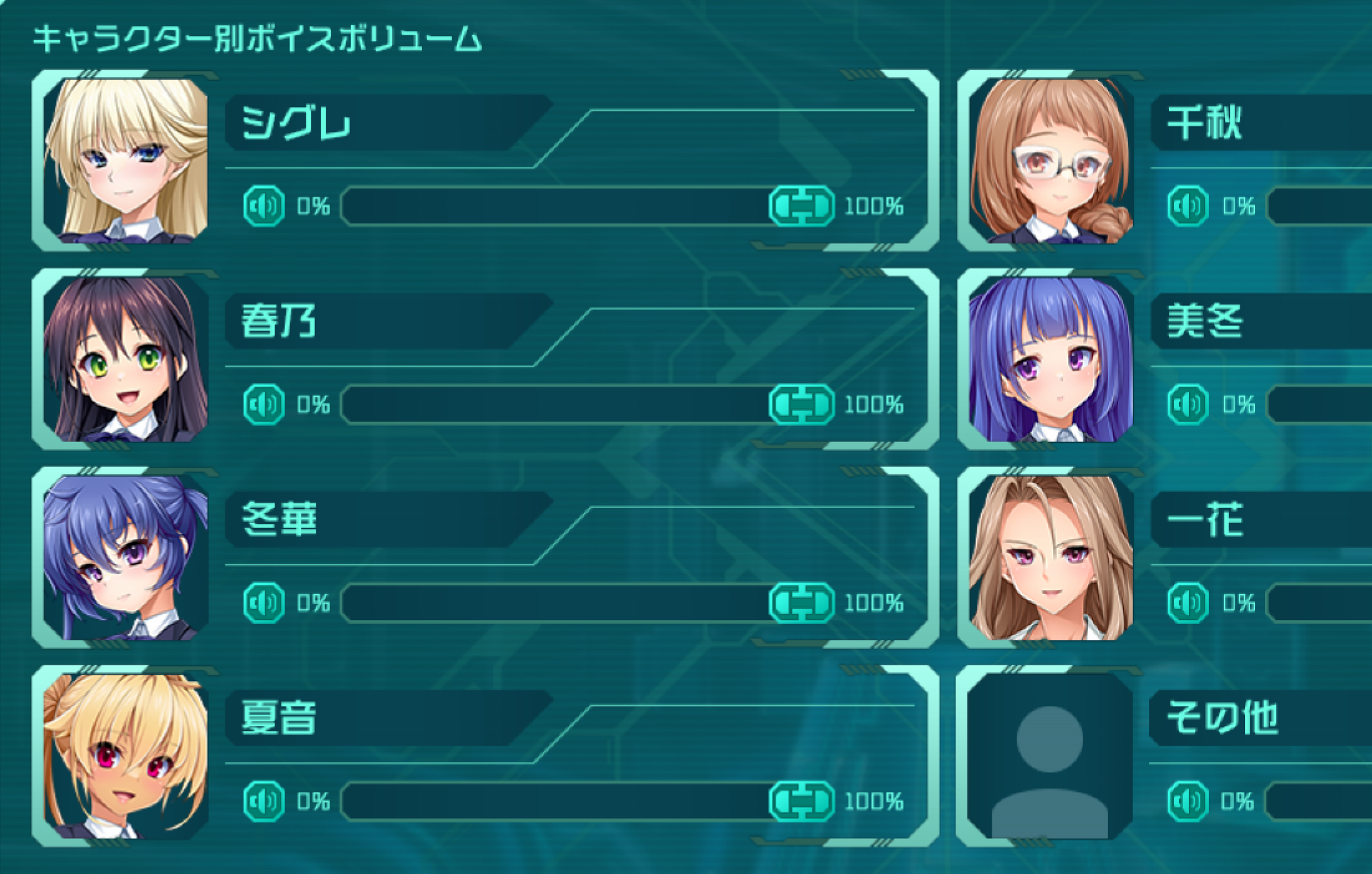Toggle the speaker icon for 千秋
The width and height of the screenshot is (1372, 874).
click(1188, 206)
